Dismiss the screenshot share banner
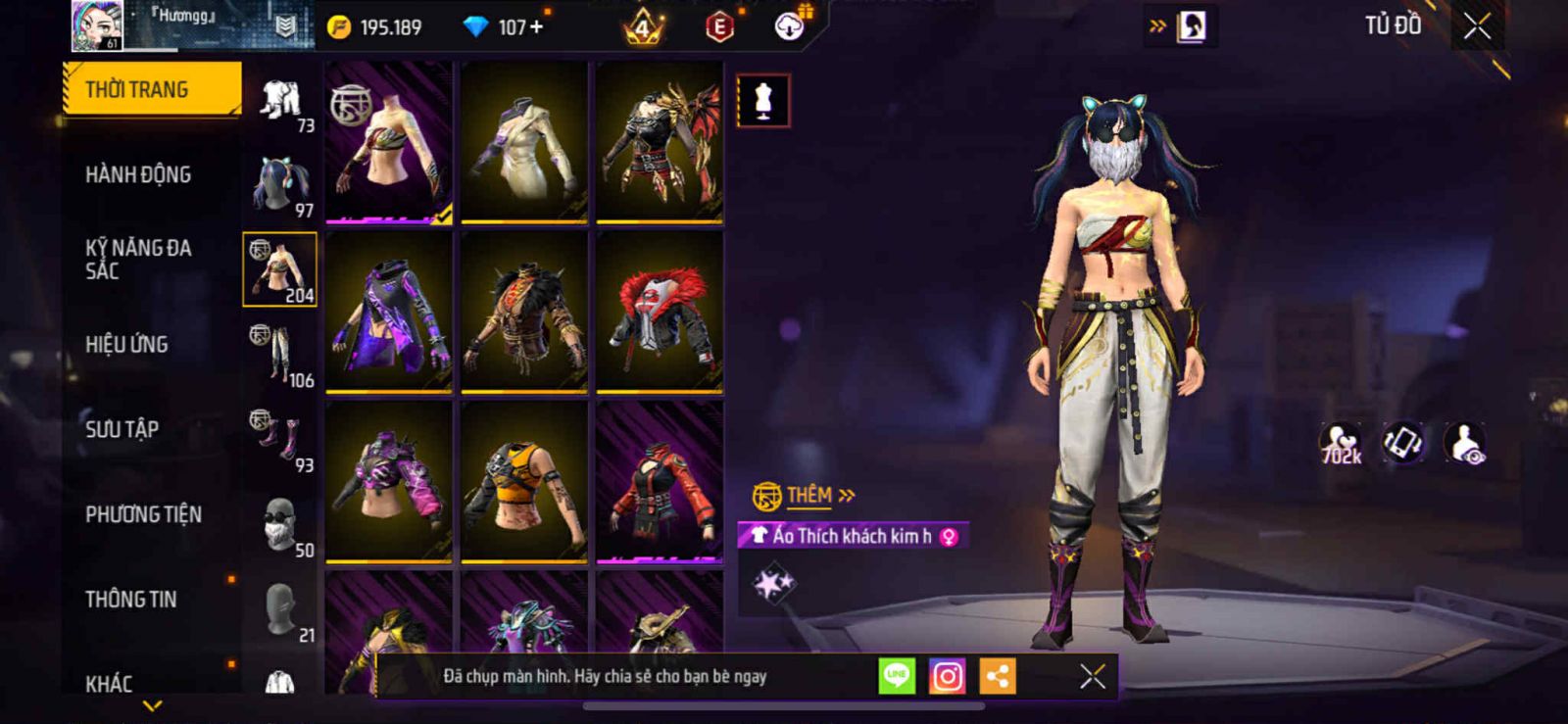The image size is (1568, 724). coord(1092,676)
